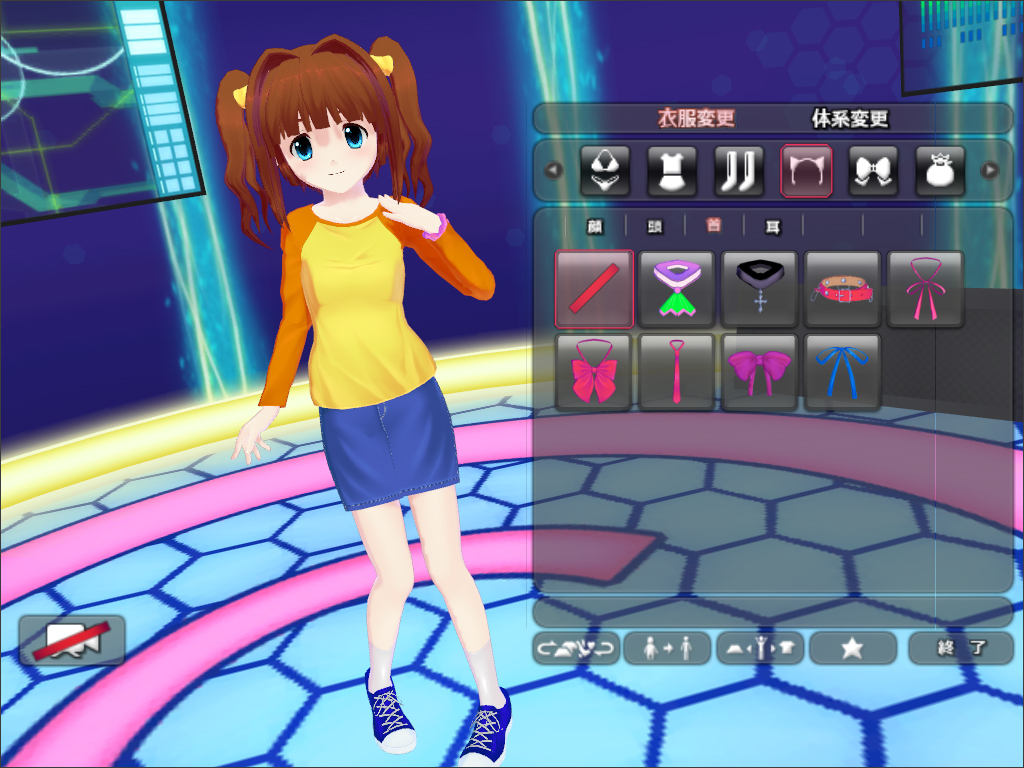Screen dimensions: 1024x768
Task: Pick the white bow category icon
Action: tap(873, 171)
